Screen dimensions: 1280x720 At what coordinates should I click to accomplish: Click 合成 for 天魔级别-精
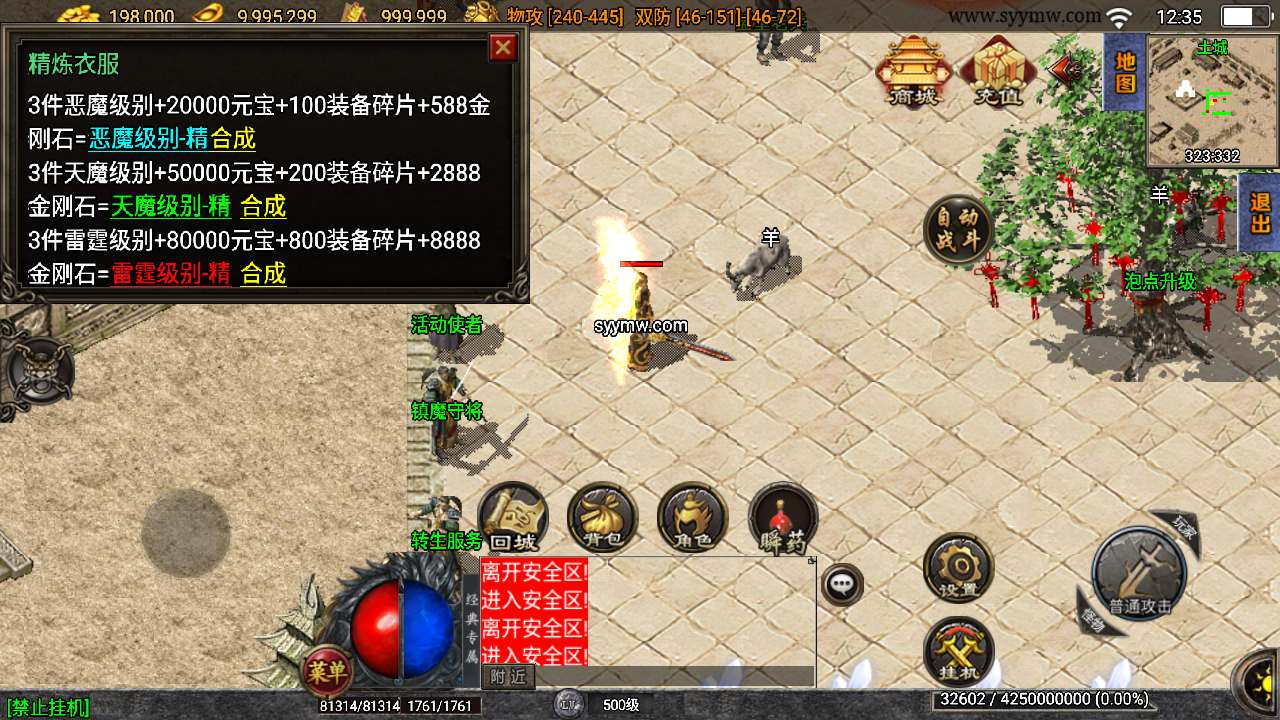coord(263,207)
